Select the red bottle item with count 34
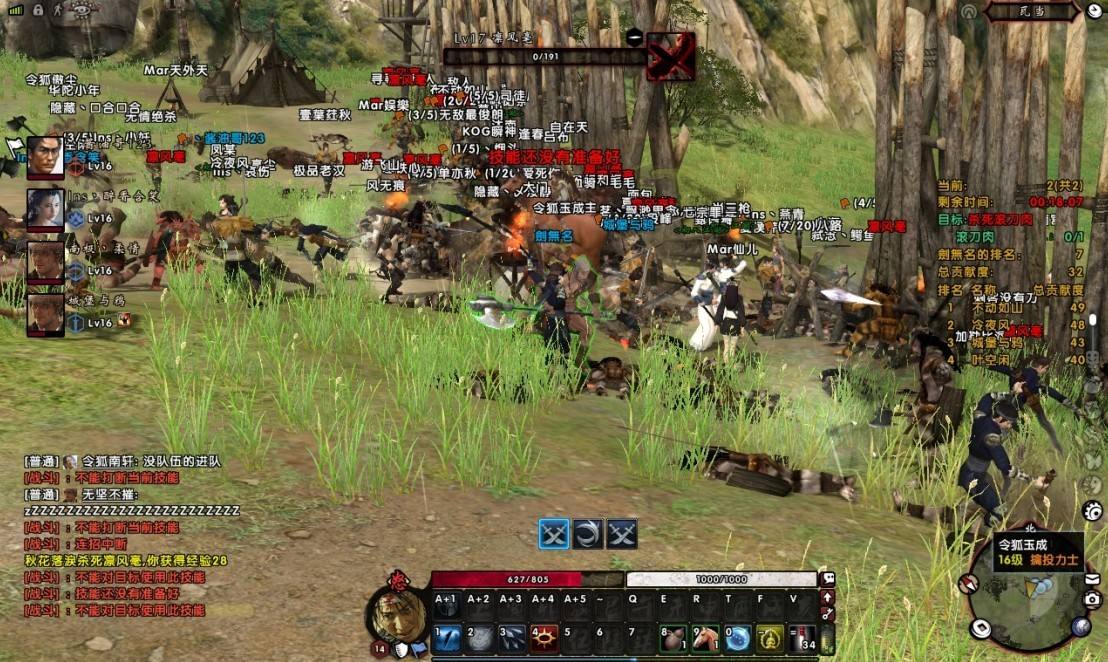This screenshot has height=662, width=1108. pos(802,638)
